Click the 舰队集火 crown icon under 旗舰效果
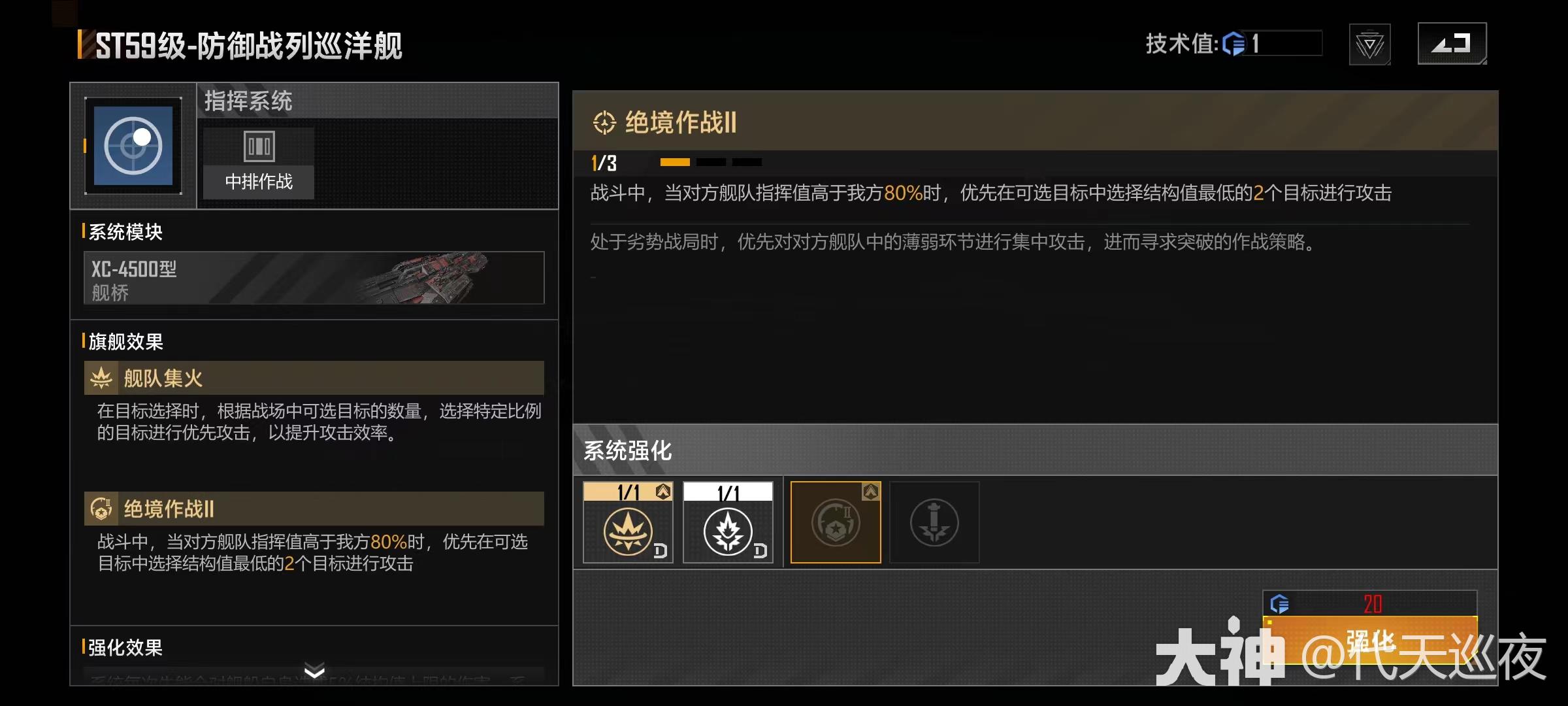Image resolution: width=1568 pixels, height=706 pixels. coord(101,378)
